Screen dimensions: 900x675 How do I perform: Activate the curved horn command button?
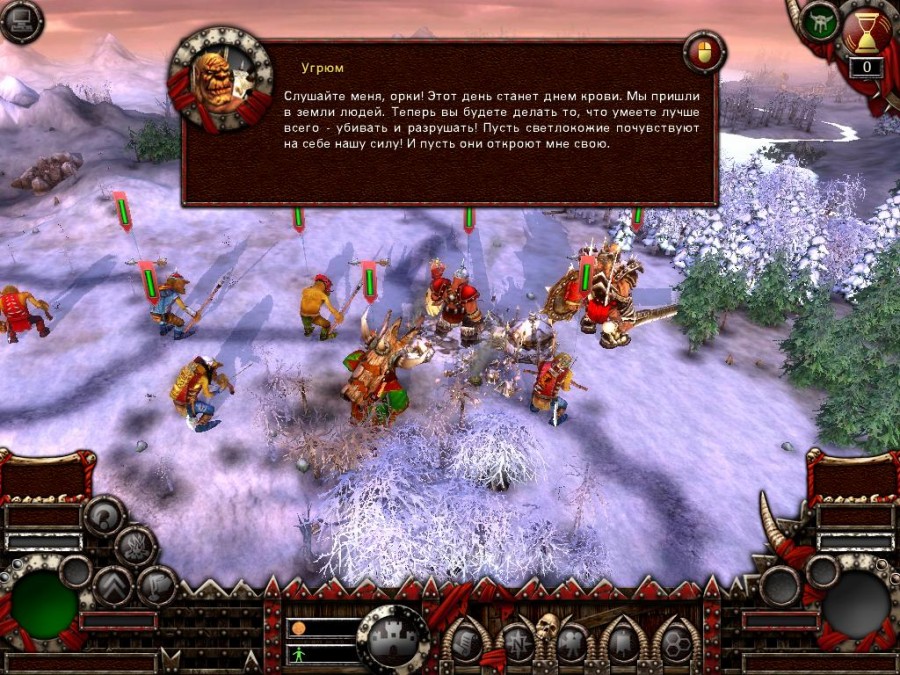pos(104,516)
